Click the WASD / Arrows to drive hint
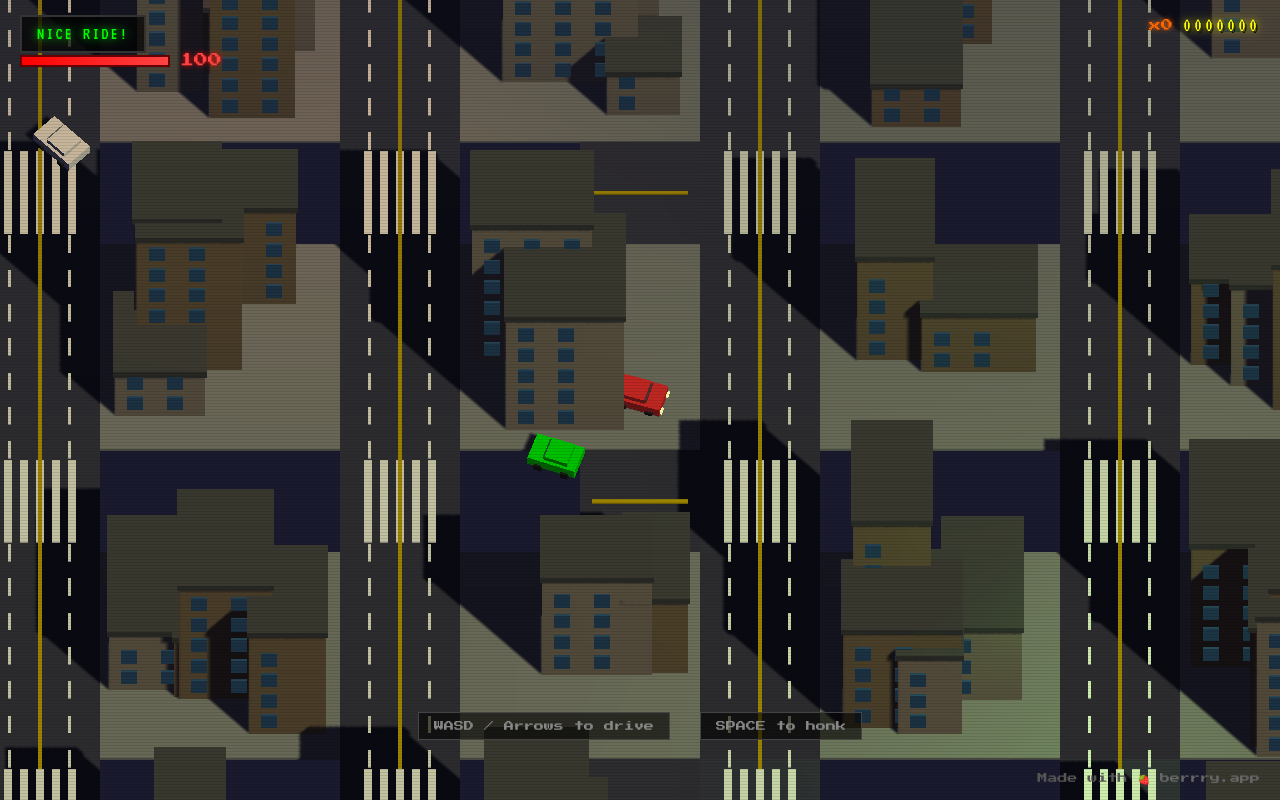 [x=544, y=725]
